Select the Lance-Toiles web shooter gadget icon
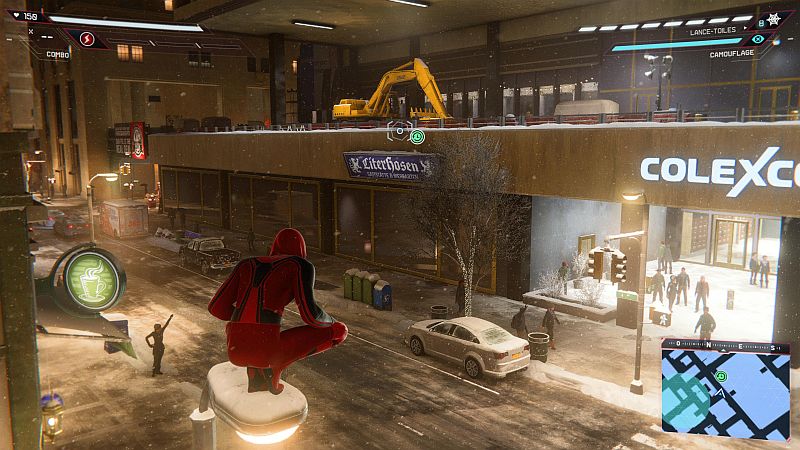The width and height of the screenshot is (800, 450). (772, 20)
